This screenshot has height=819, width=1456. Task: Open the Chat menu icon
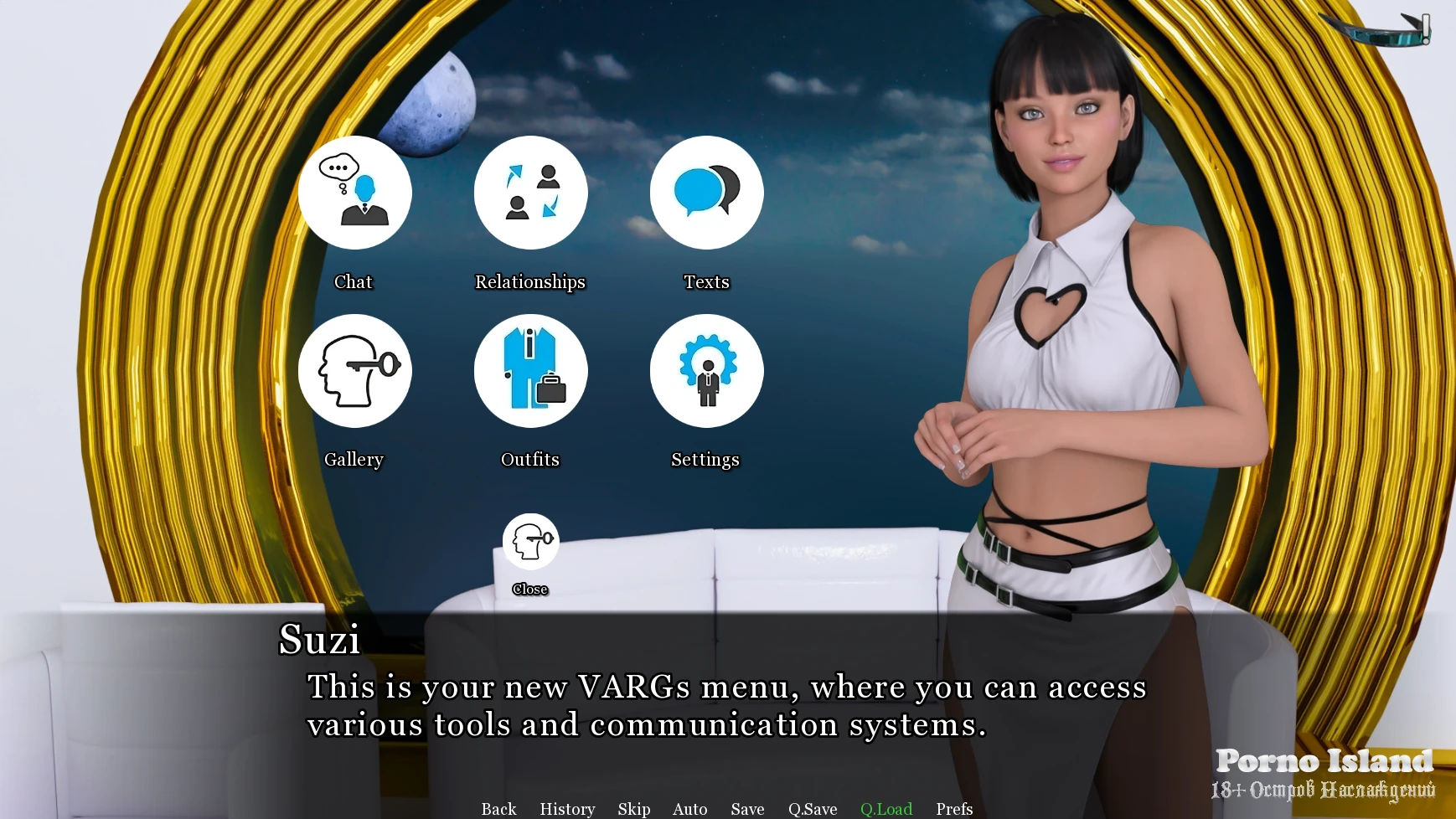[x=354, y=193]
